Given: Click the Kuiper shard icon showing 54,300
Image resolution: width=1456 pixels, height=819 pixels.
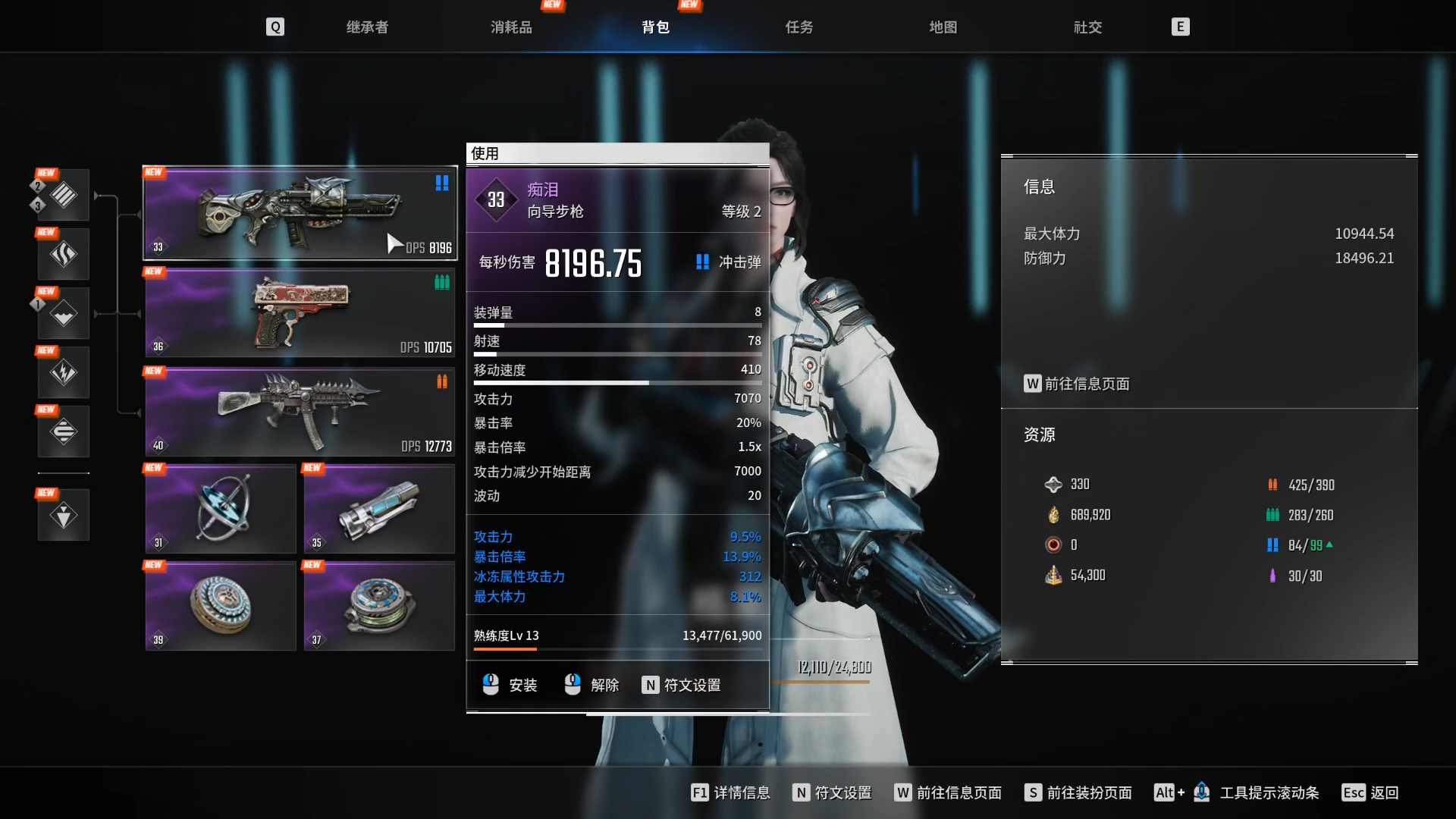Looking at the screenshot, I should tap(1054, 575).
